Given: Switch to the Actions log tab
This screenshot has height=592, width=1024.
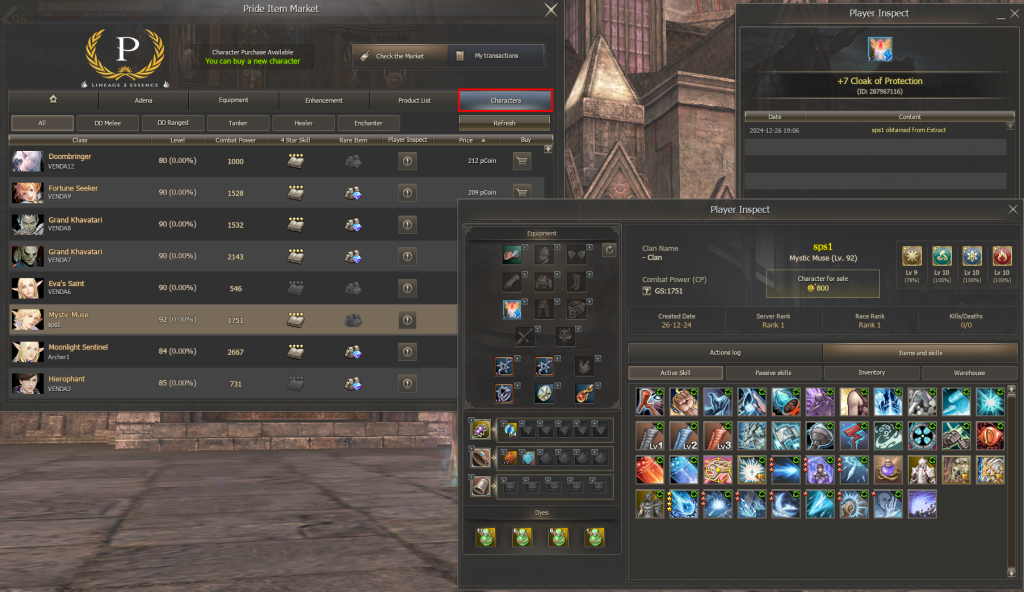Looking at the screenshot, I should click(724, 352).
